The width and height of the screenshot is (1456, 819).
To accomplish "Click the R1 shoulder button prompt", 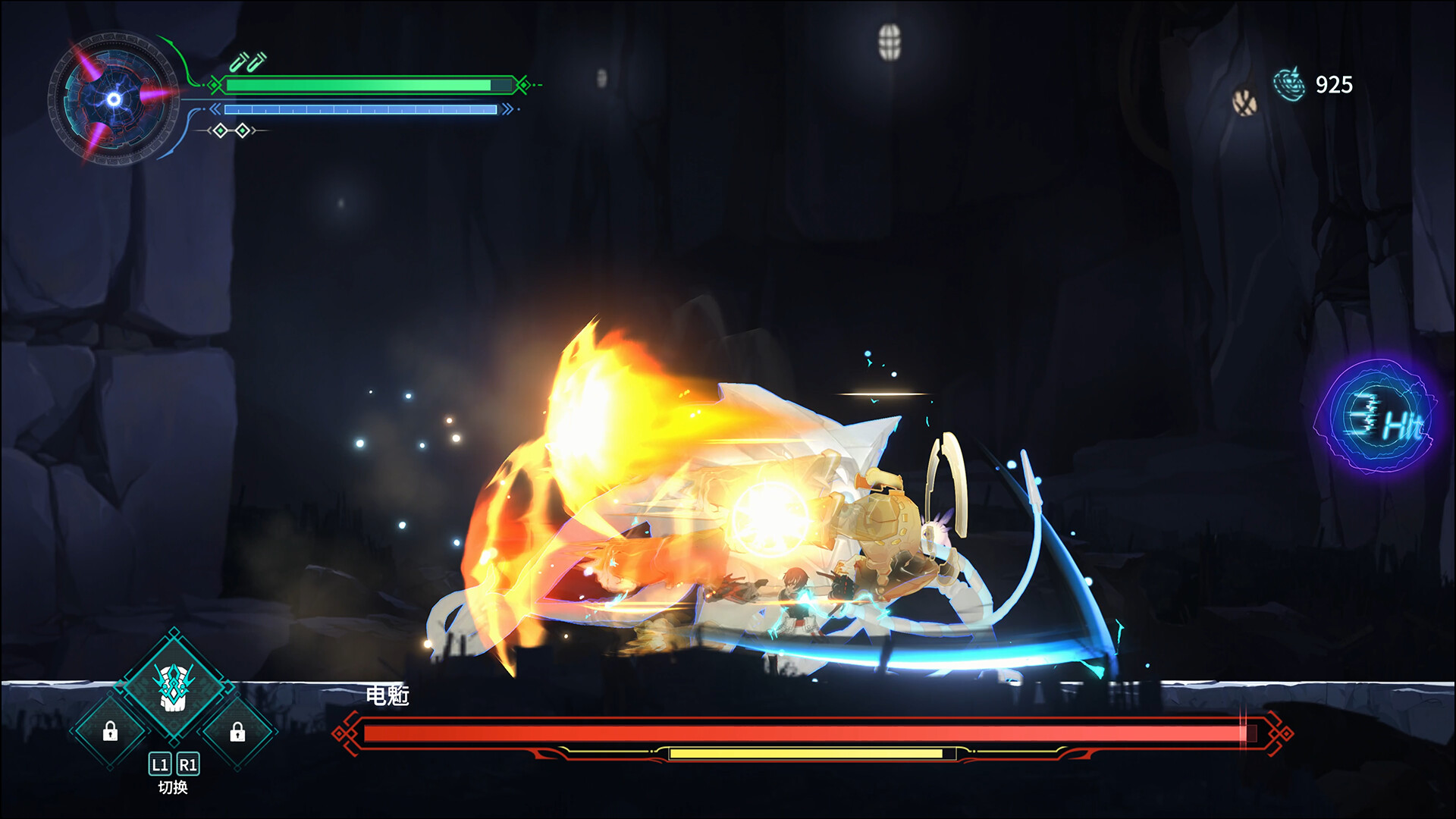I will pos(188,764).
